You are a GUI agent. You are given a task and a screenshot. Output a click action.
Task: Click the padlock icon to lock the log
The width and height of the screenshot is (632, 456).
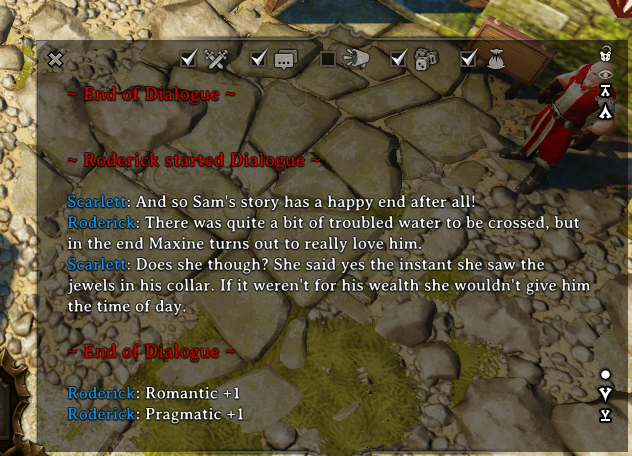coord(605,53)
